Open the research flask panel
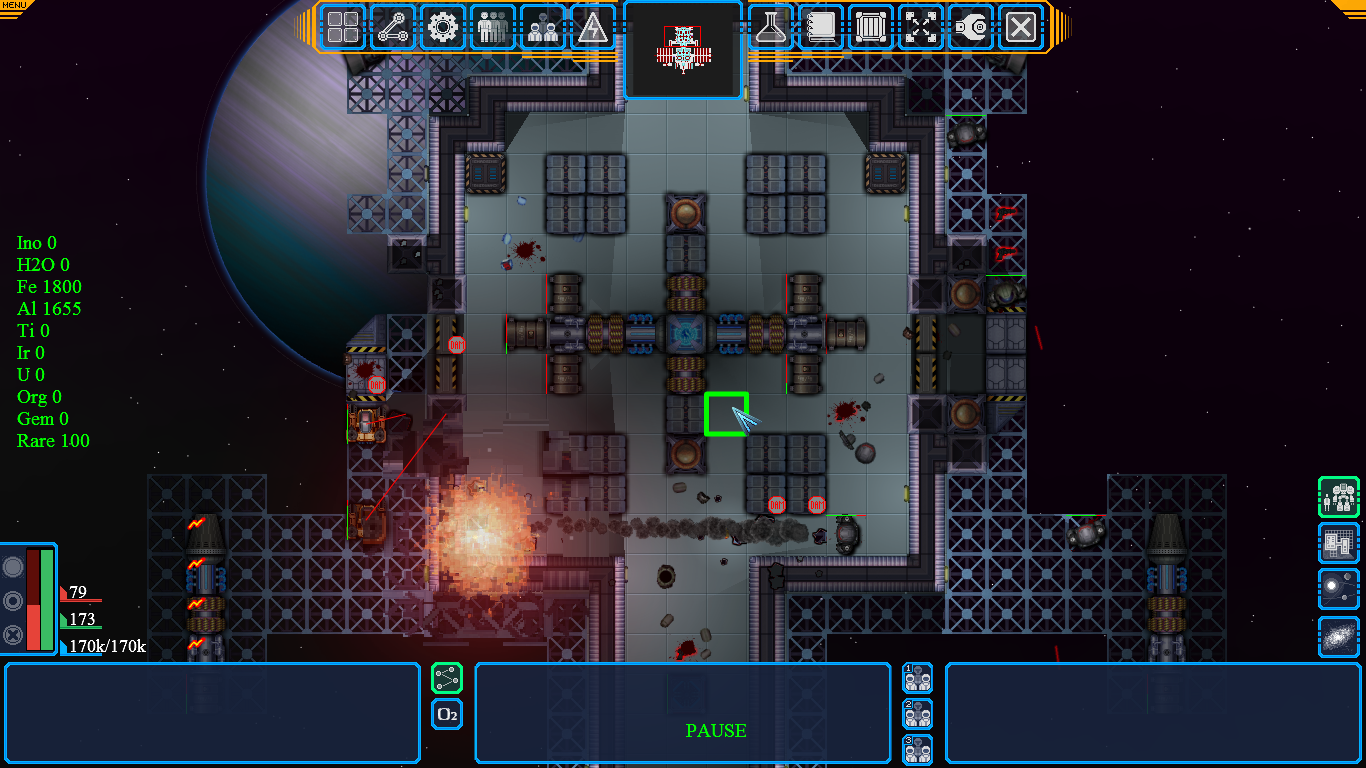Viewport: 1366px width, 768px height. (770, 27)
